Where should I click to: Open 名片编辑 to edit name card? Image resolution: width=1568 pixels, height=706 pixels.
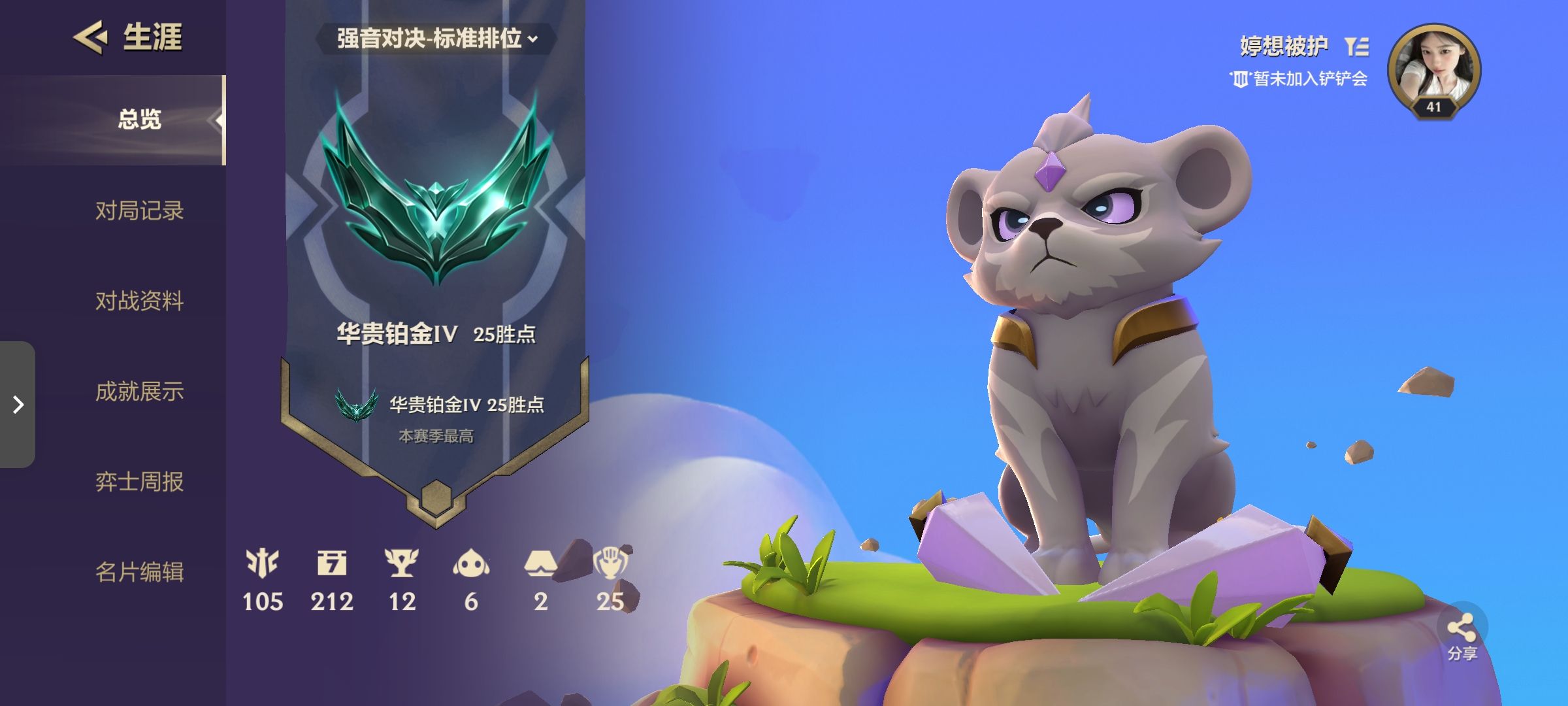pyautogui.click(x=141, y=573)
